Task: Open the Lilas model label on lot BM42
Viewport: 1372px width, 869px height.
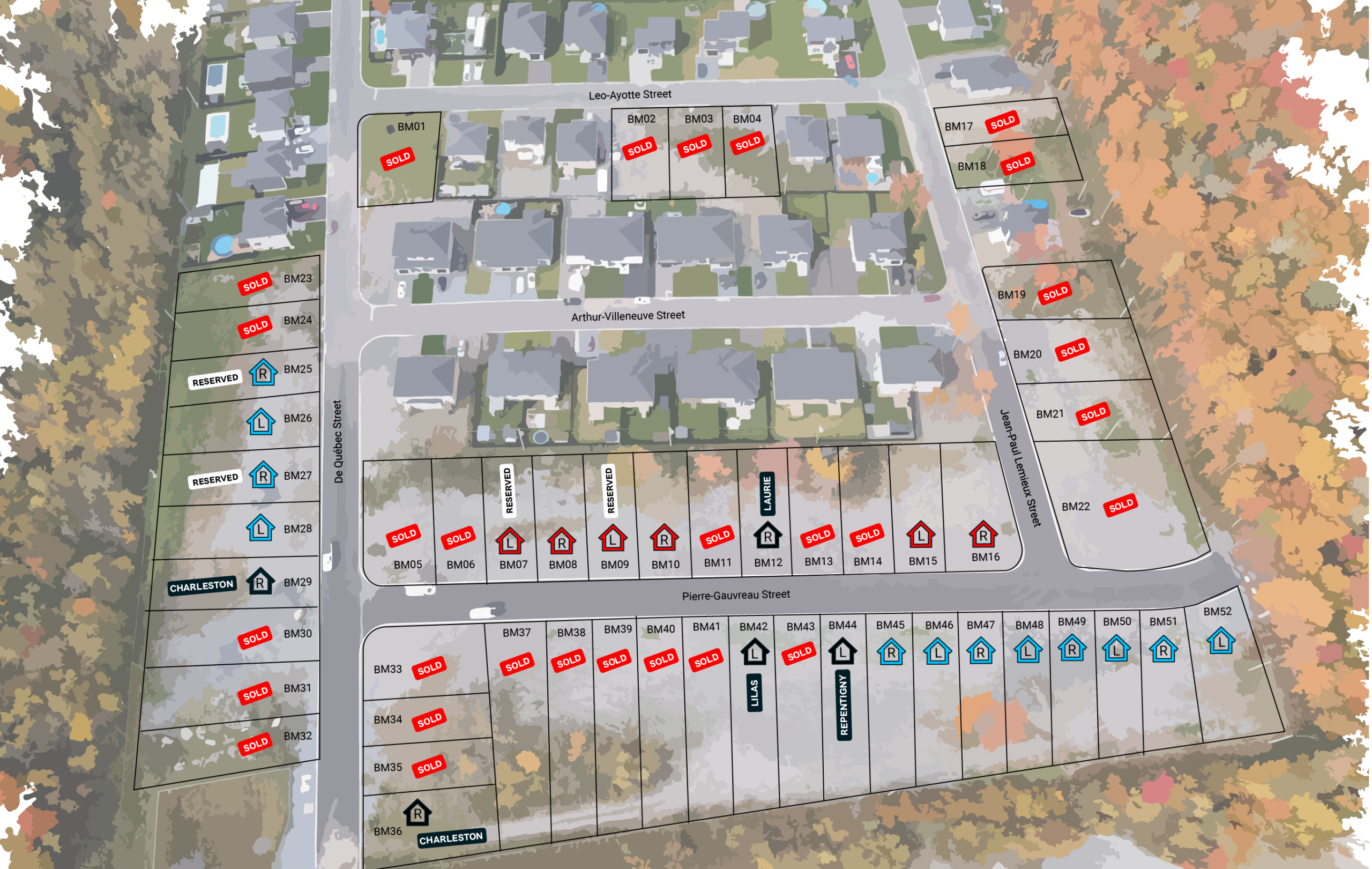Action: [x=755, y=692]
